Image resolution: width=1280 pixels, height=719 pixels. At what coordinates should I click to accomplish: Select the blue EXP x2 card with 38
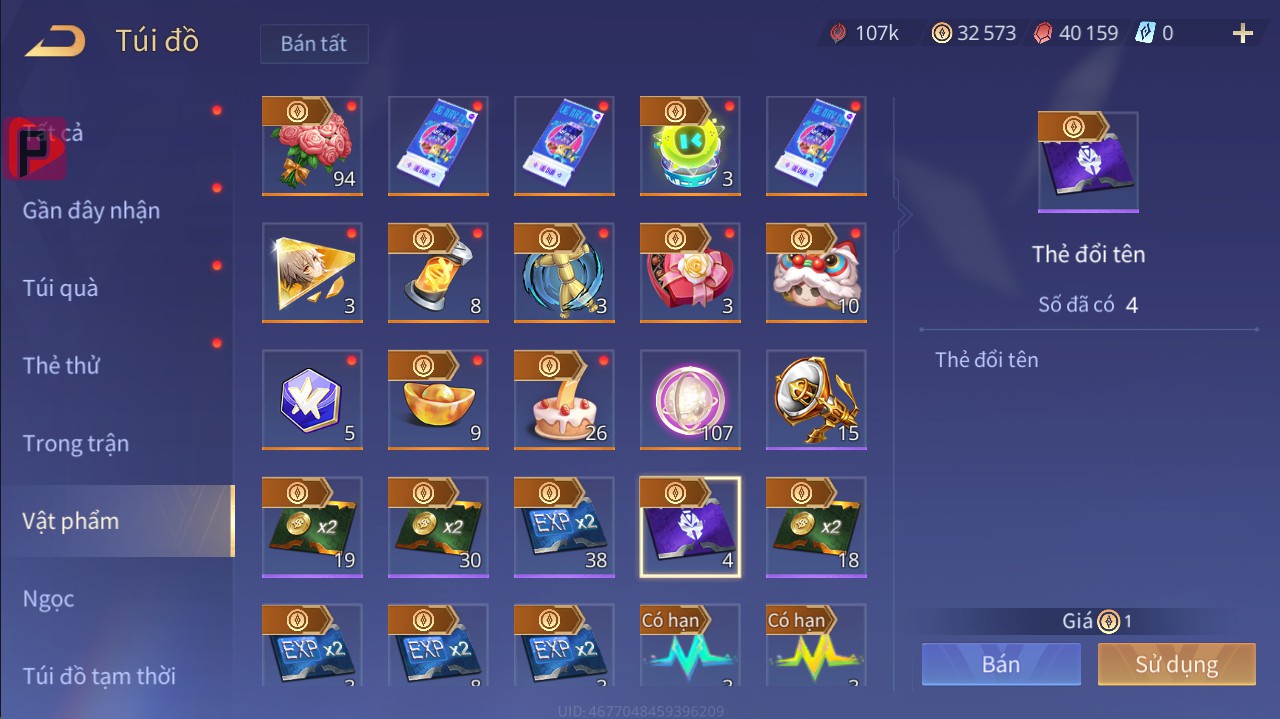[564, 527]
